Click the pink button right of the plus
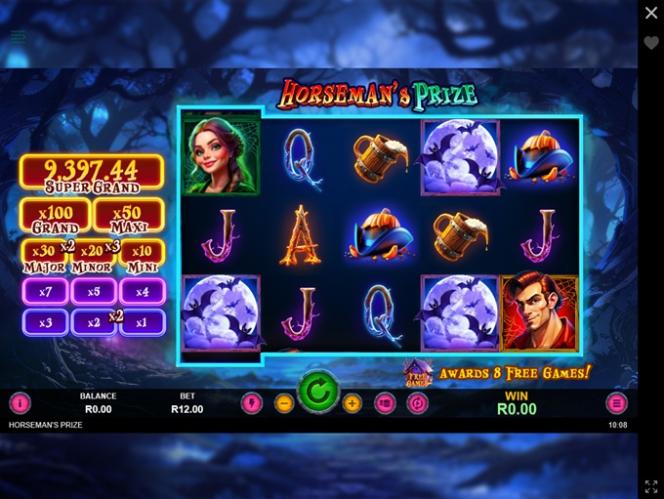Image resolution: width=664 pixels, height=499 pixels. [385, 404]
